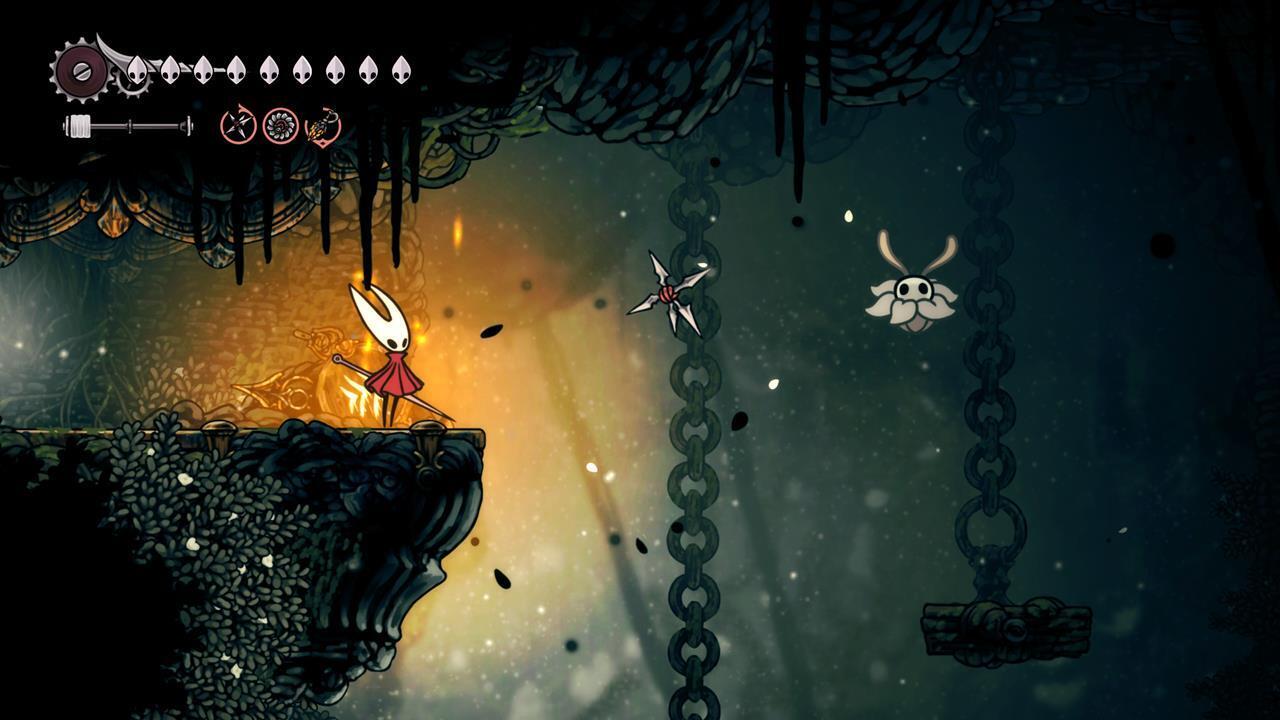Select the spiral sawblade tool icon
The width and height of the screenshot is (1280, 720).
[280, 126]
